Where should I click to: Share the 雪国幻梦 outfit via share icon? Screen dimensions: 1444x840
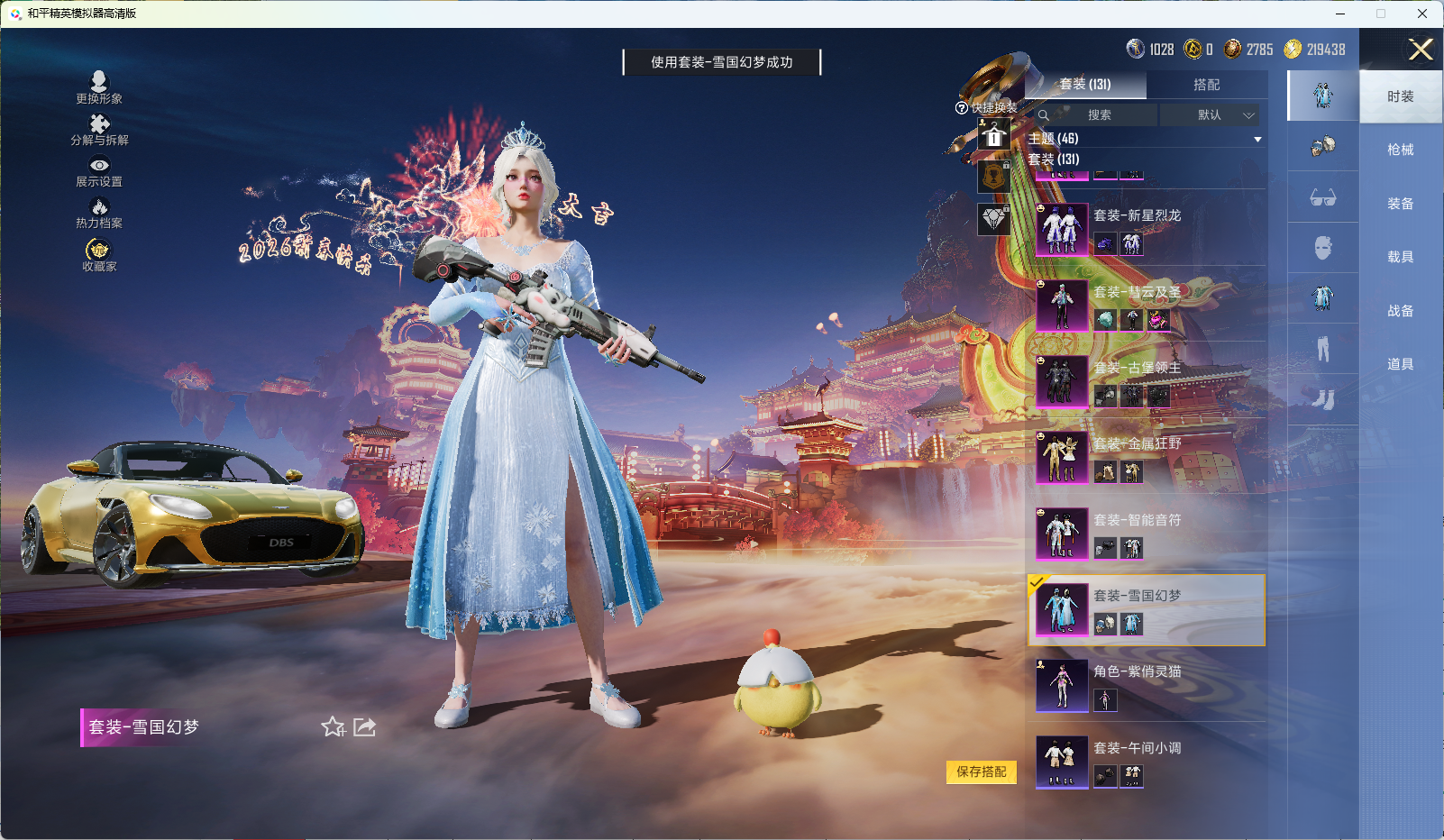(363, 726)
